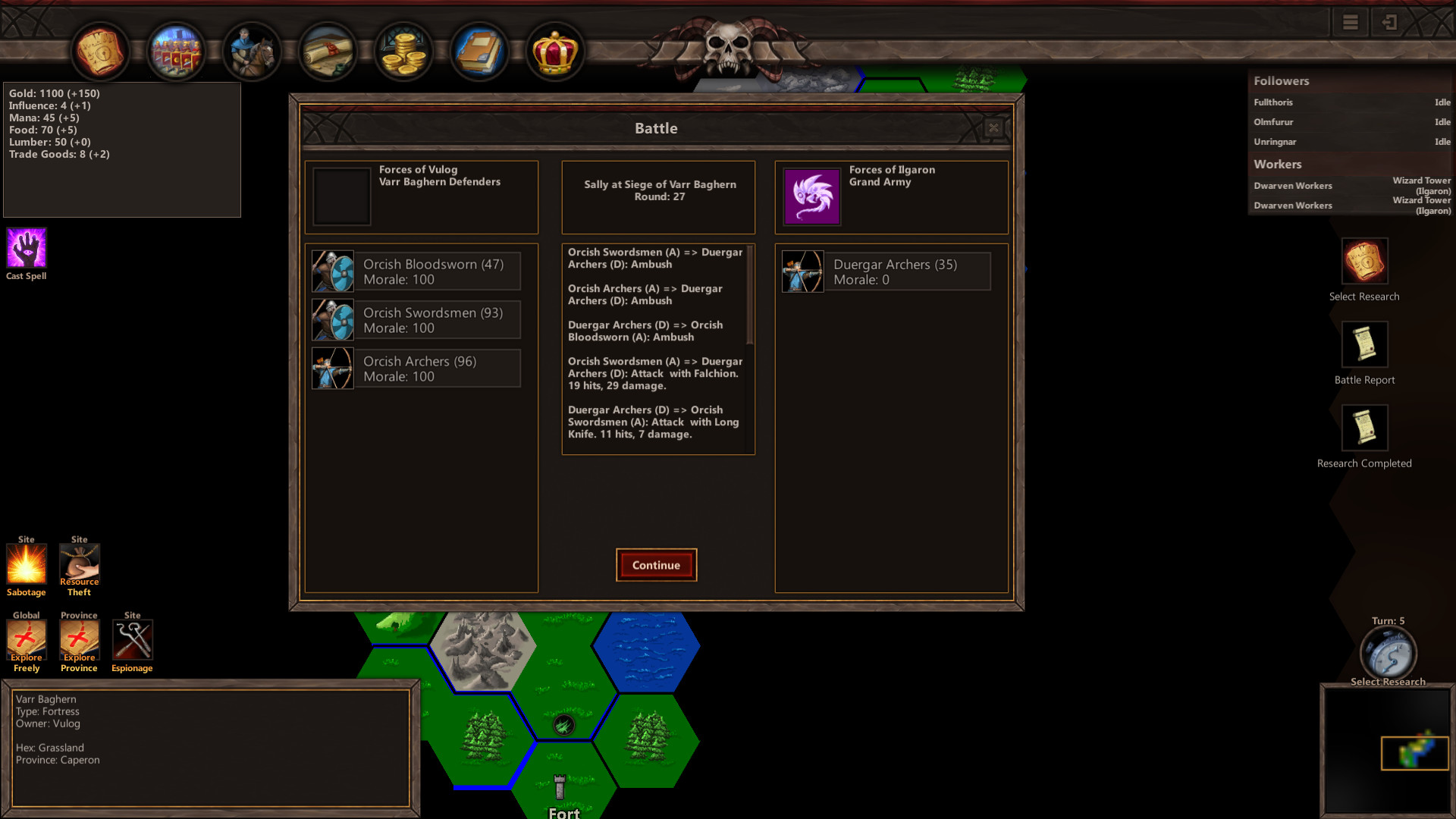Open the leftmost card icon in the toolbar
This screenshot has height=819, width=1456.
click(x=99, y=51)
